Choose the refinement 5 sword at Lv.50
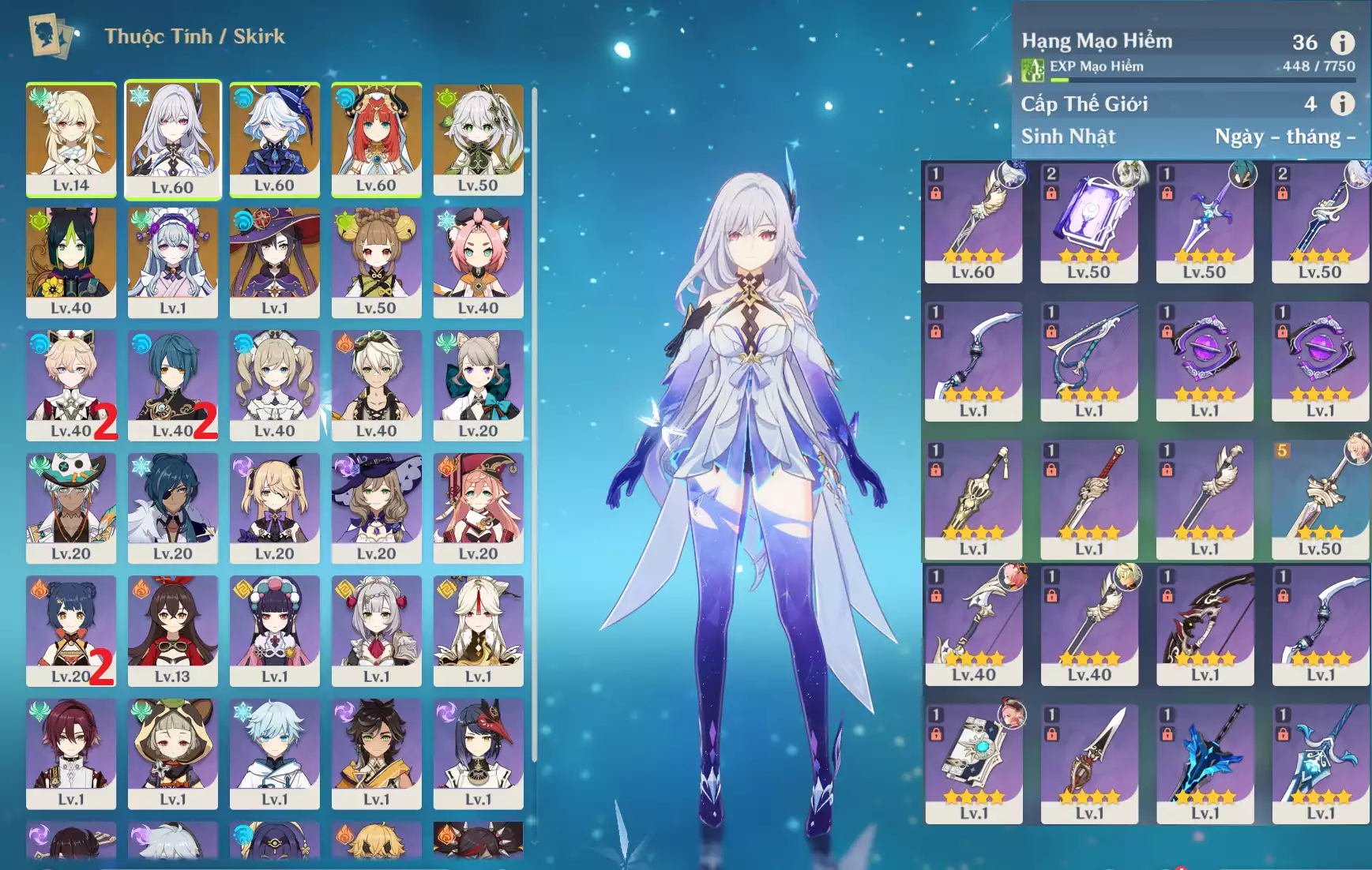The image size is (1372, 870). click(x=1320, y=499)
